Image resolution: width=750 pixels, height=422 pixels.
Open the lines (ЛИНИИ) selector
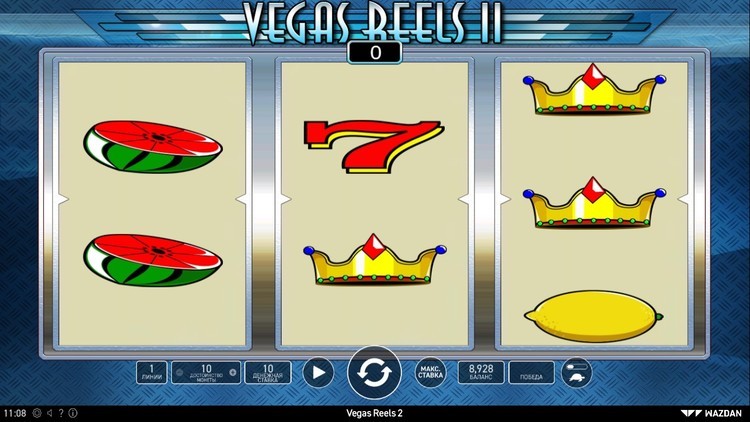pos(152,373)
